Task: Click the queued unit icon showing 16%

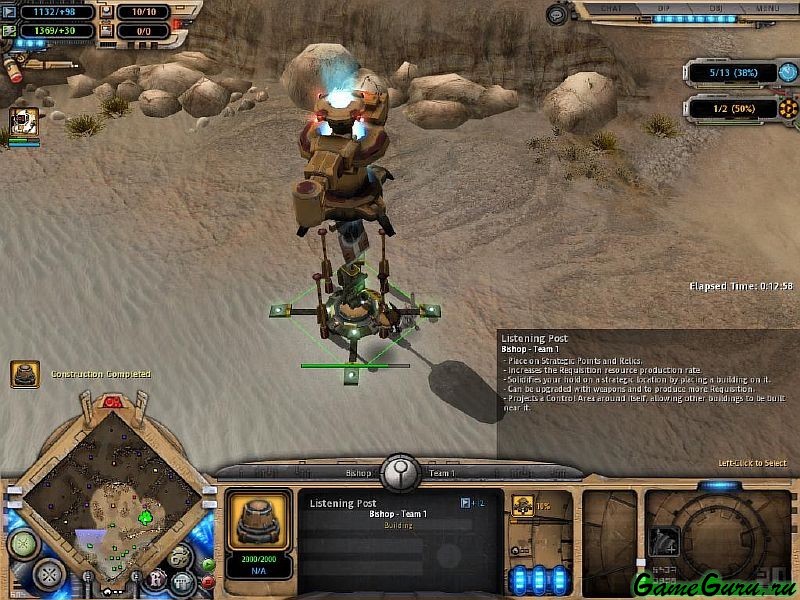Action: tap(522, 507)
